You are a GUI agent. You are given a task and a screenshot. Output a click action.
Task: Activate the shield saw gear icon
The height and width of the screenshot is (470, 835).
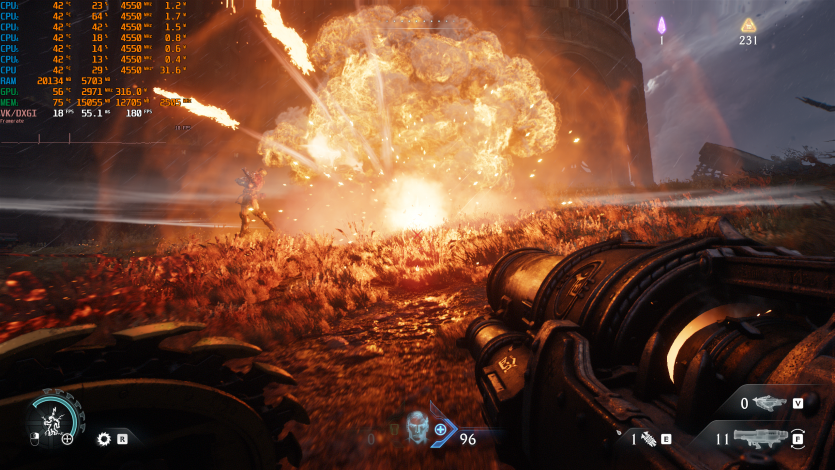pos(103,438)
